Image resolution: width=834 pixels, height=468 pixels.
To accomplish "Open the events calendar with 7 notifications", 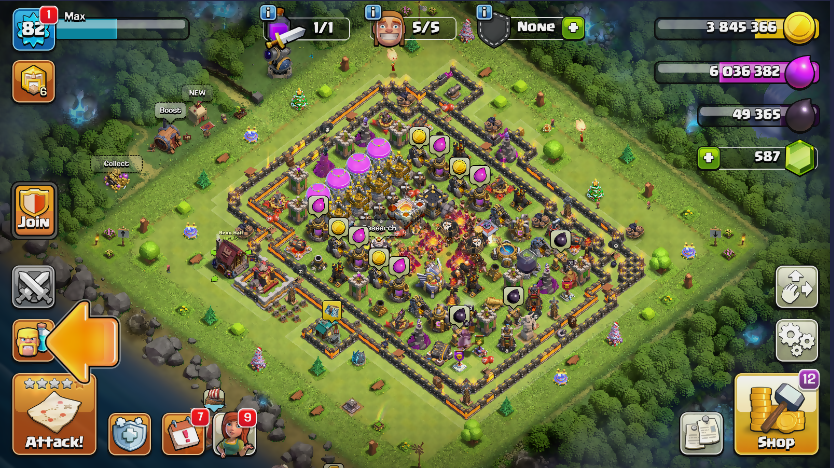I will coord(182,434).
